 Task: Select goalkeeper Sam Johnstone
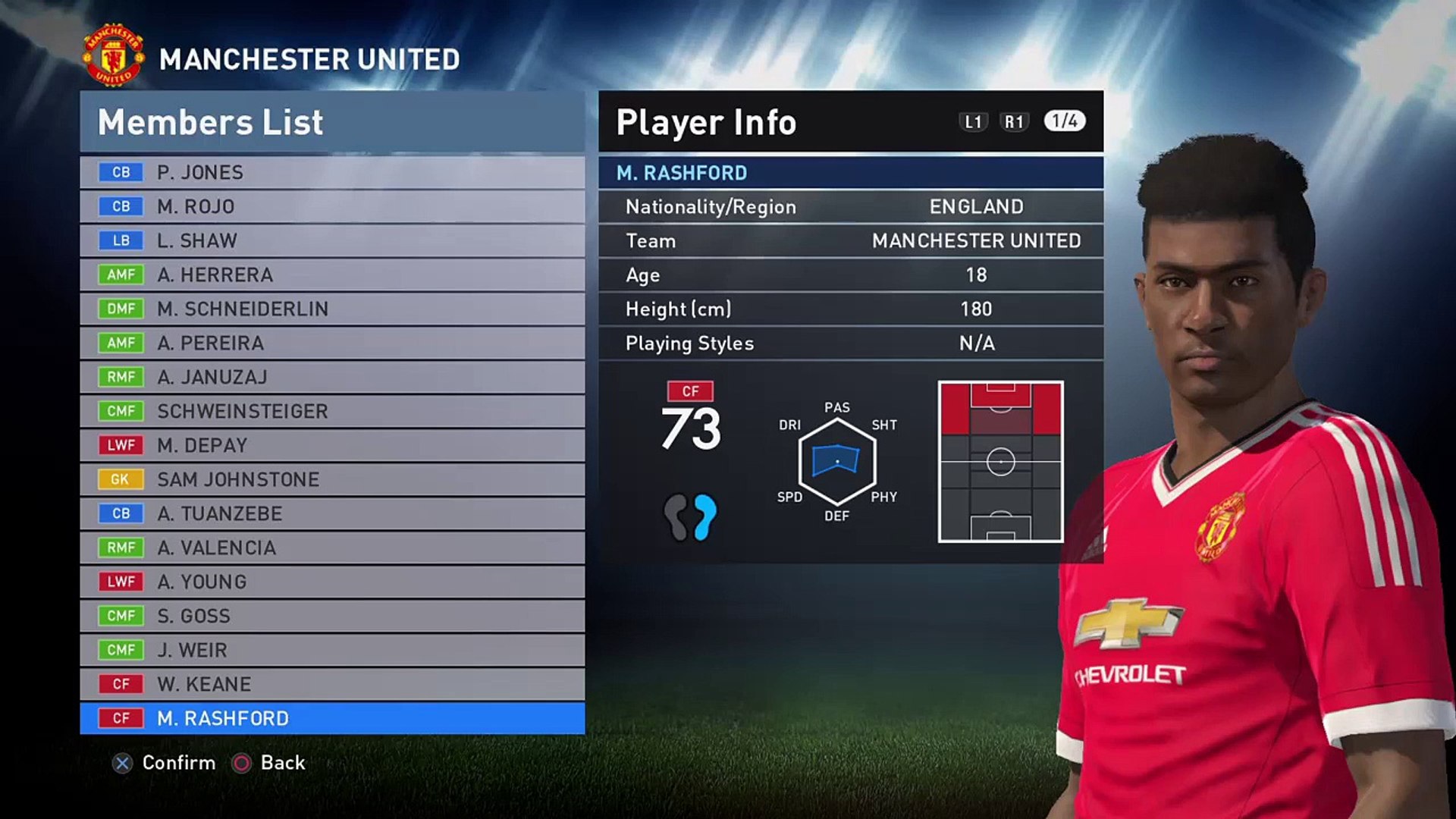coord(332,479)
